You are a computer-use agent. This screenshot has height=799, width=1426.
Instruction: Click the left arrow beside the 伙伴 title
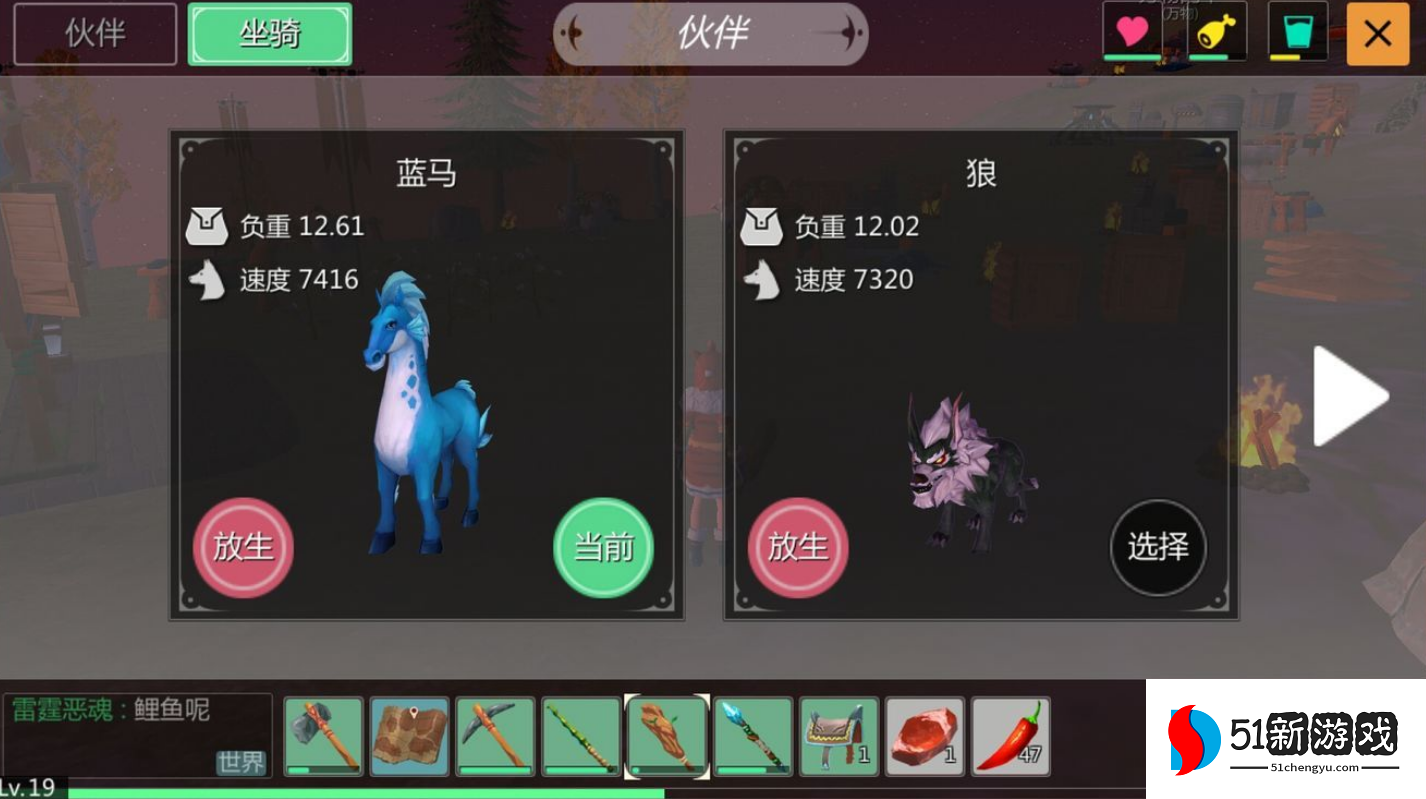tap(572, 33)
